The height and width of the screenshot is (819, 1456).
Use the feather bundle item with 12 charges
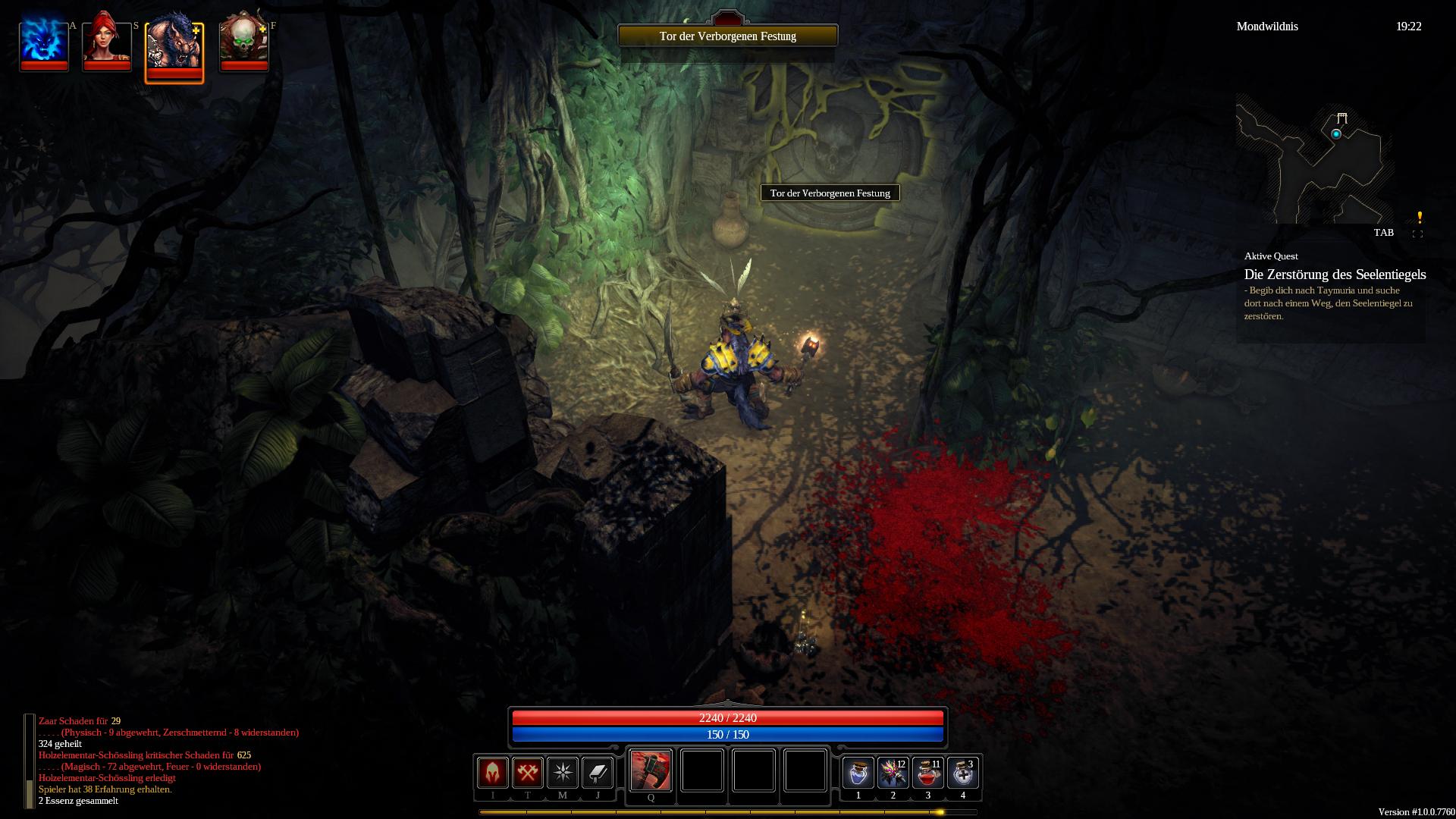(893, 773)
